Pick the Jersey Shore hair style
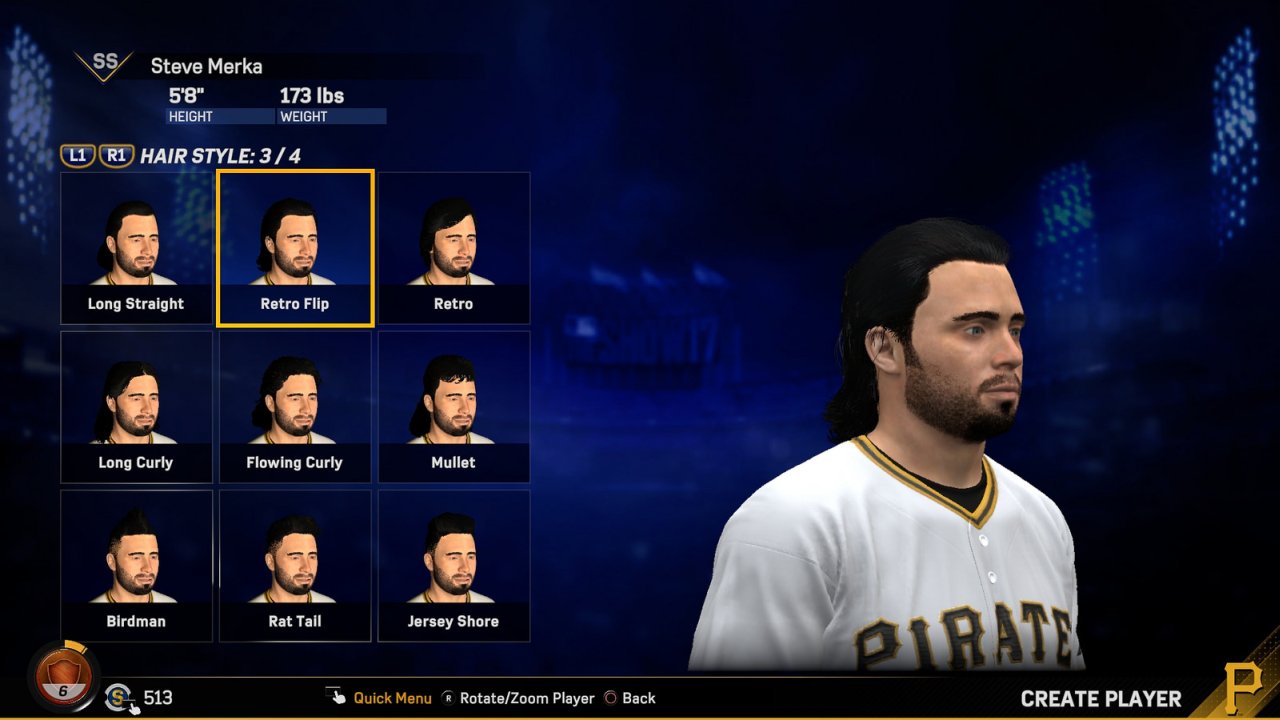Screen dimensions: 1280x720 (454, 566)
